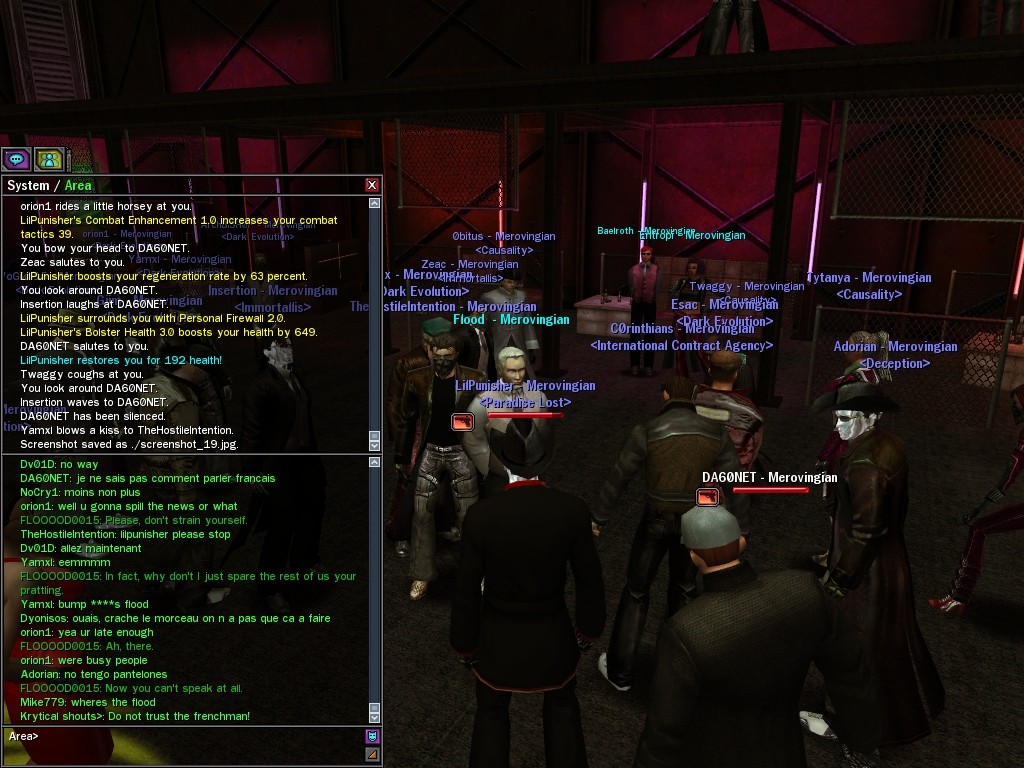Open the emote mask icon beside chat input

373,737
